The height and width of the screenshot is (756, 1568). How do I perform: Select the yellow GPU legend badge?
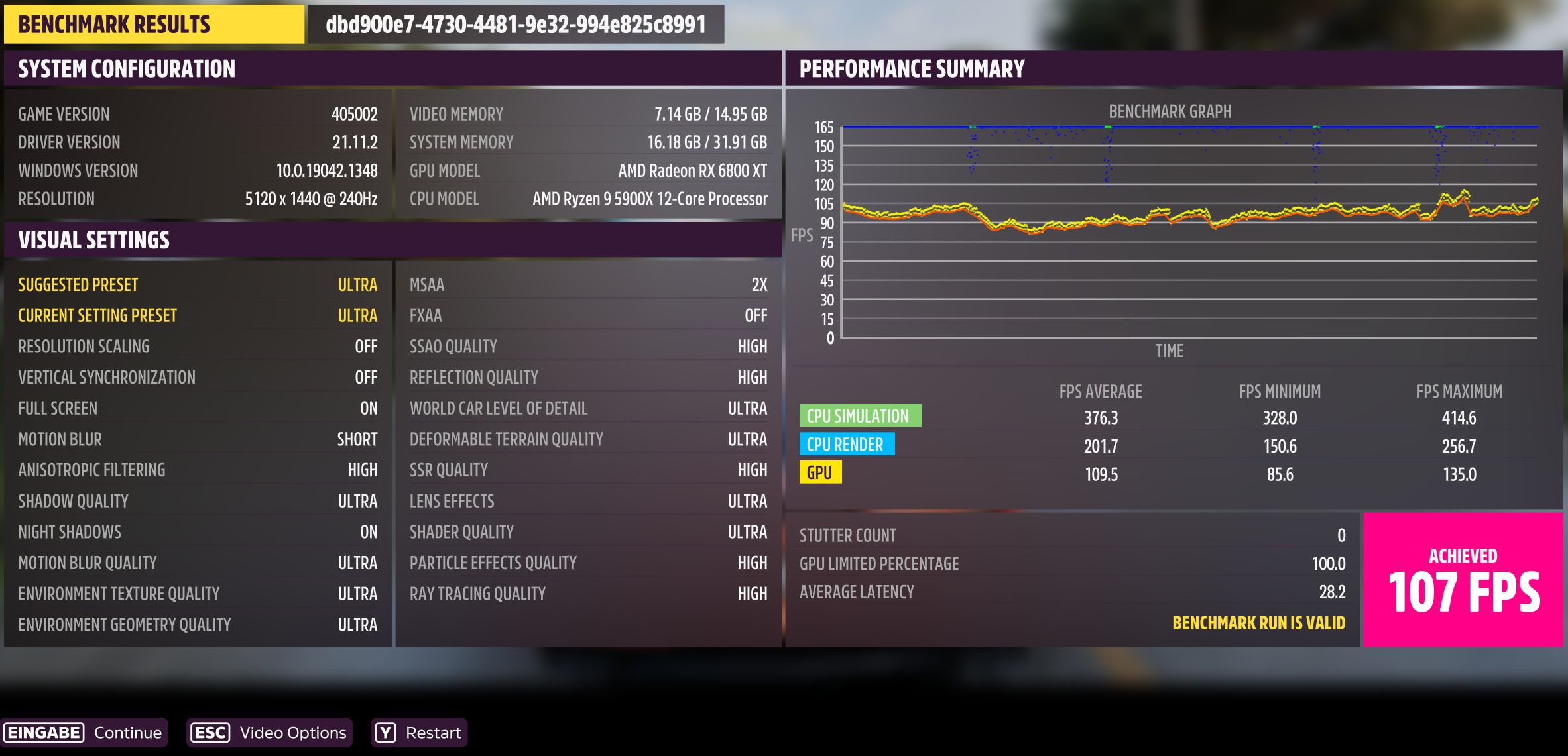click(821, 473)
